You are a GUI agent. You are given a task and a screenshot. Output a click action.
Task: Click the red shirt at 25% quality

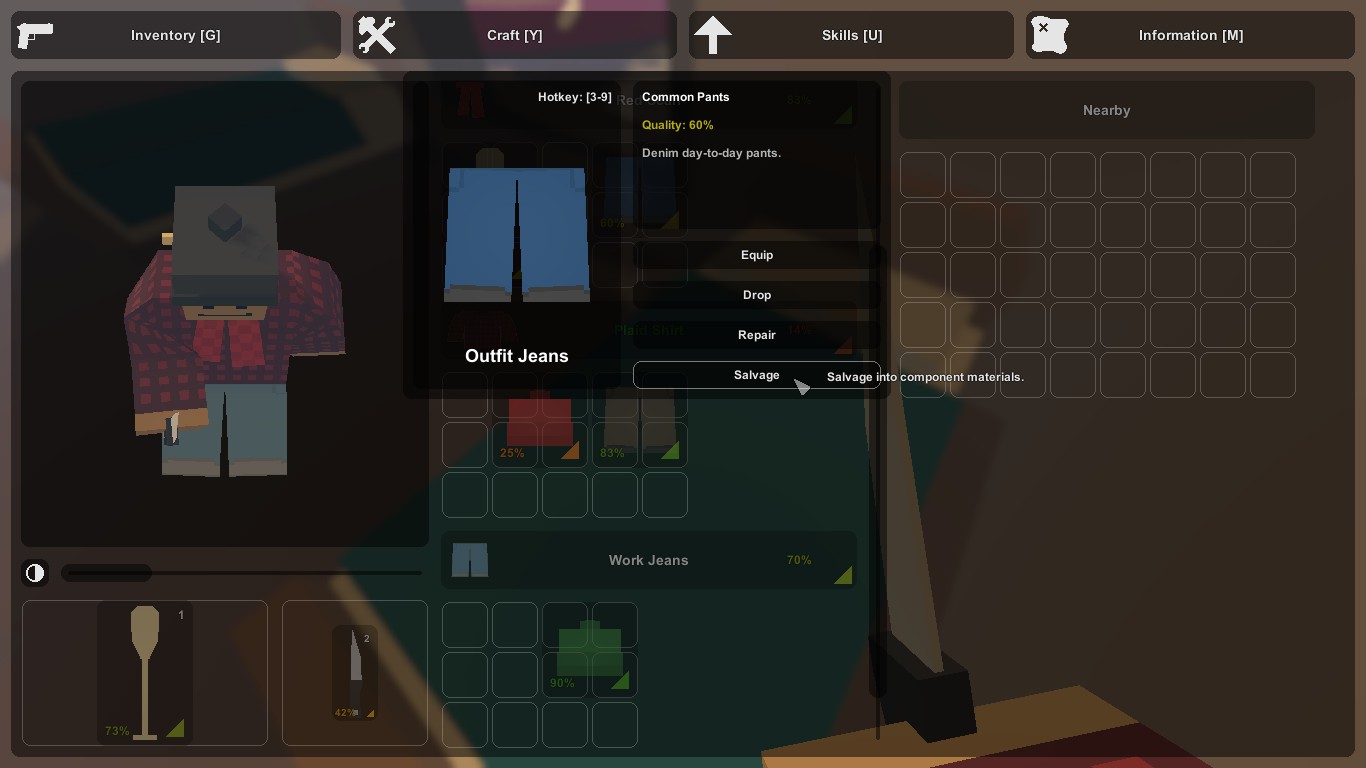(540, 420)
